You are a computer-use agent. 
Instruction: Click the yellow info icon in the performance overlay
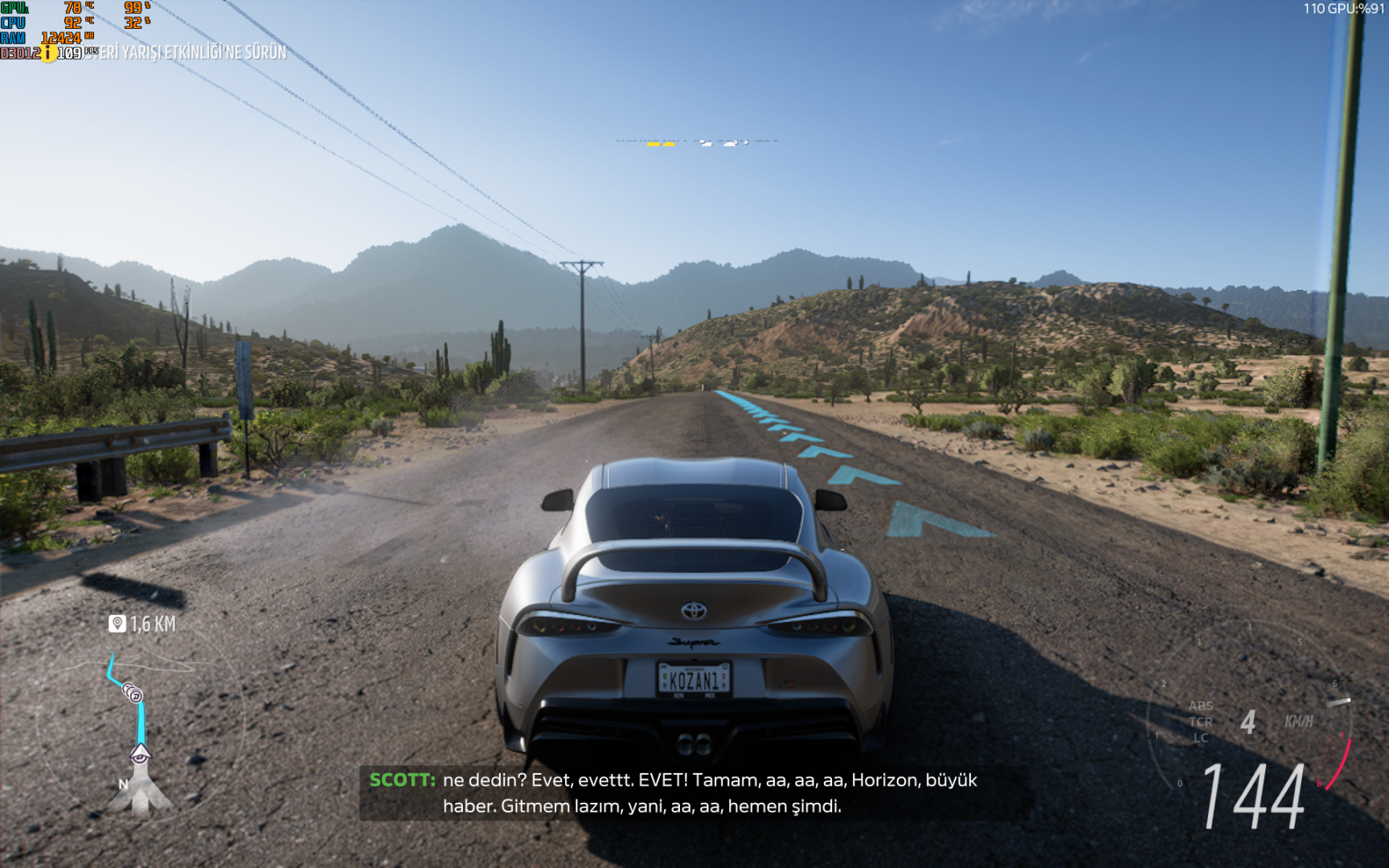coord(48,53)
